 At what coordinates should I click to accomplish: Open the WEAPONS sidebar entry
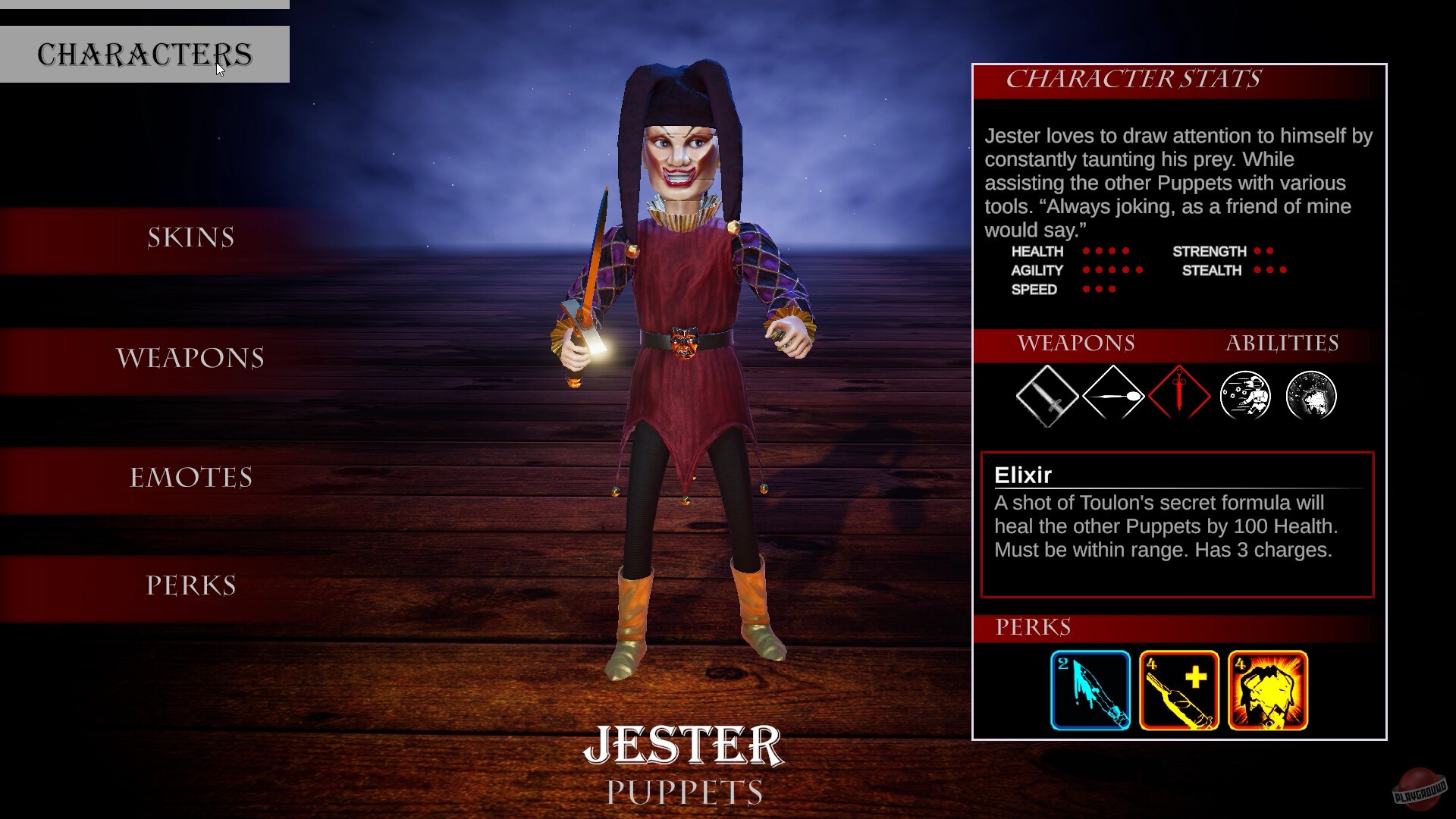click(x=189, y=356)
